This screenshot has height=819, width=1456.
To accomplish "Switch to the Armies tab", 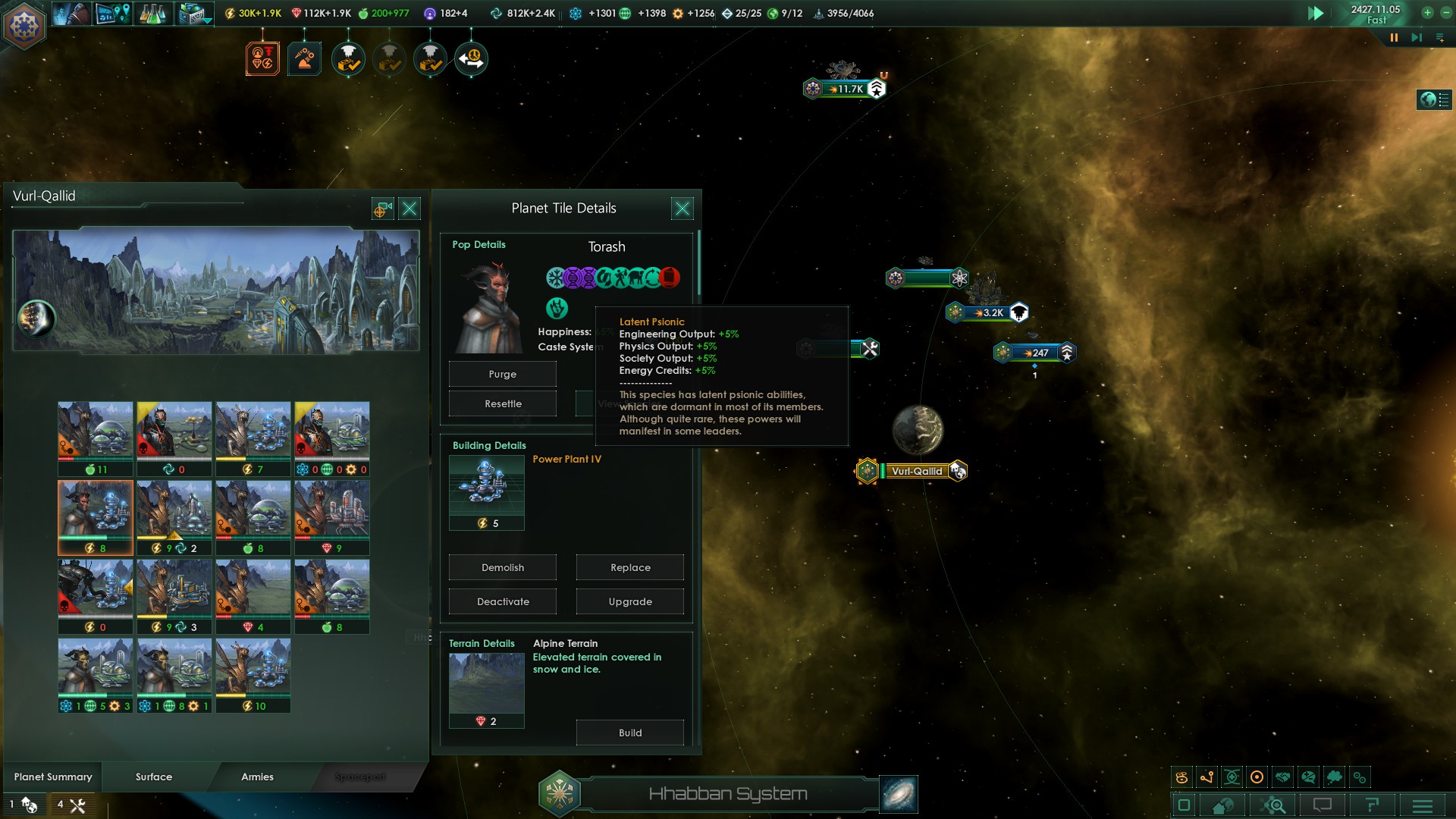I will point(257,777).
